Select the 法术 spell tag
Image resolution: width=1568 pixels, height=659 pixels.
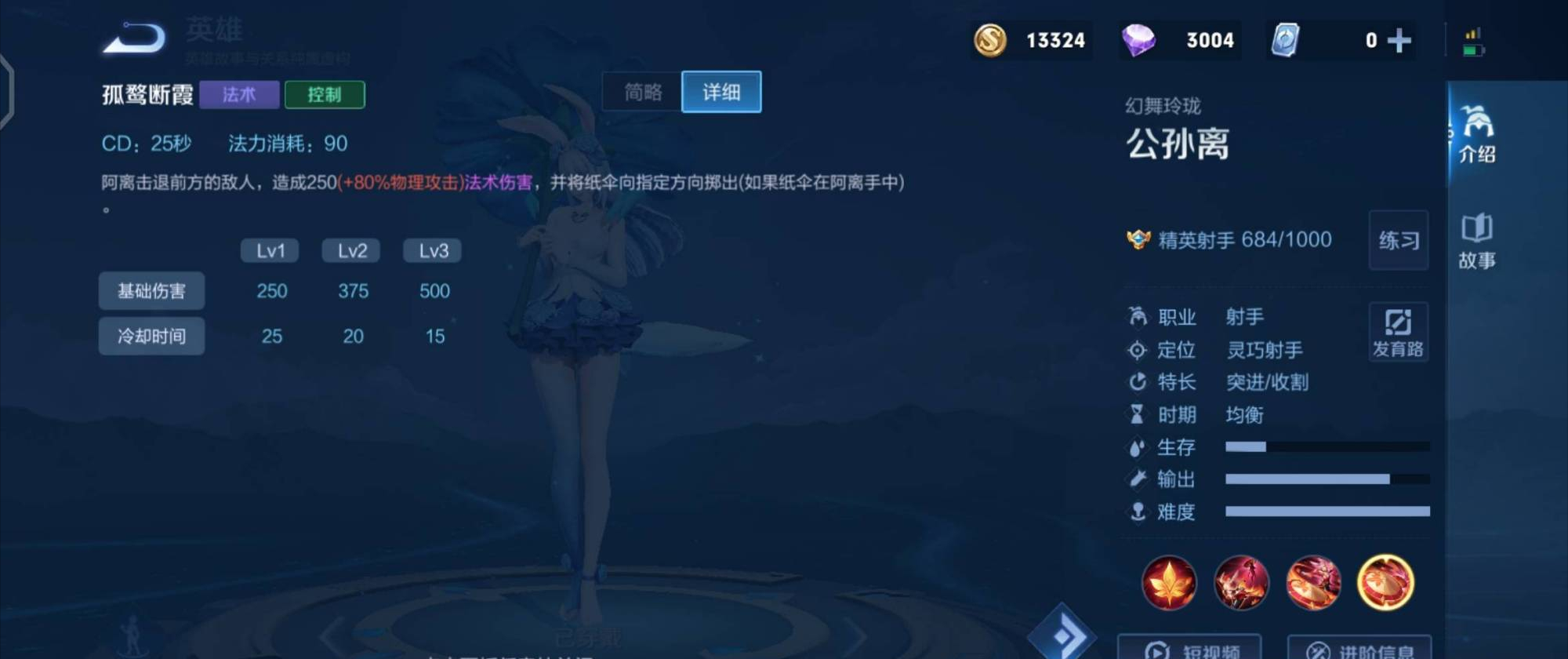tap(238, 94)
